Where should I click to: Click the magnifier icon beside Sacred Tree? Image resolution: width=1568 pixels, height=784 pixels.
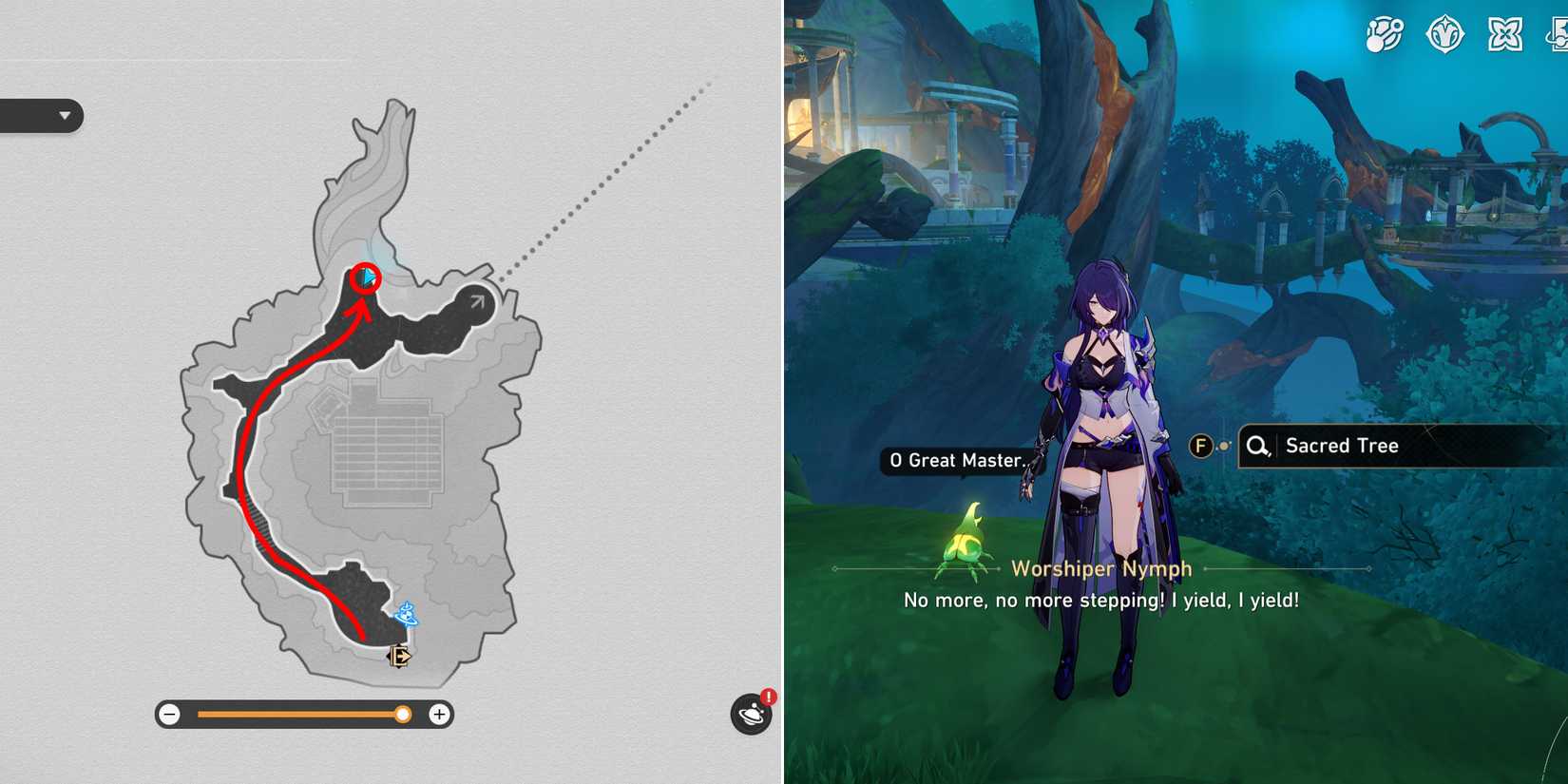pos(1256,446)
